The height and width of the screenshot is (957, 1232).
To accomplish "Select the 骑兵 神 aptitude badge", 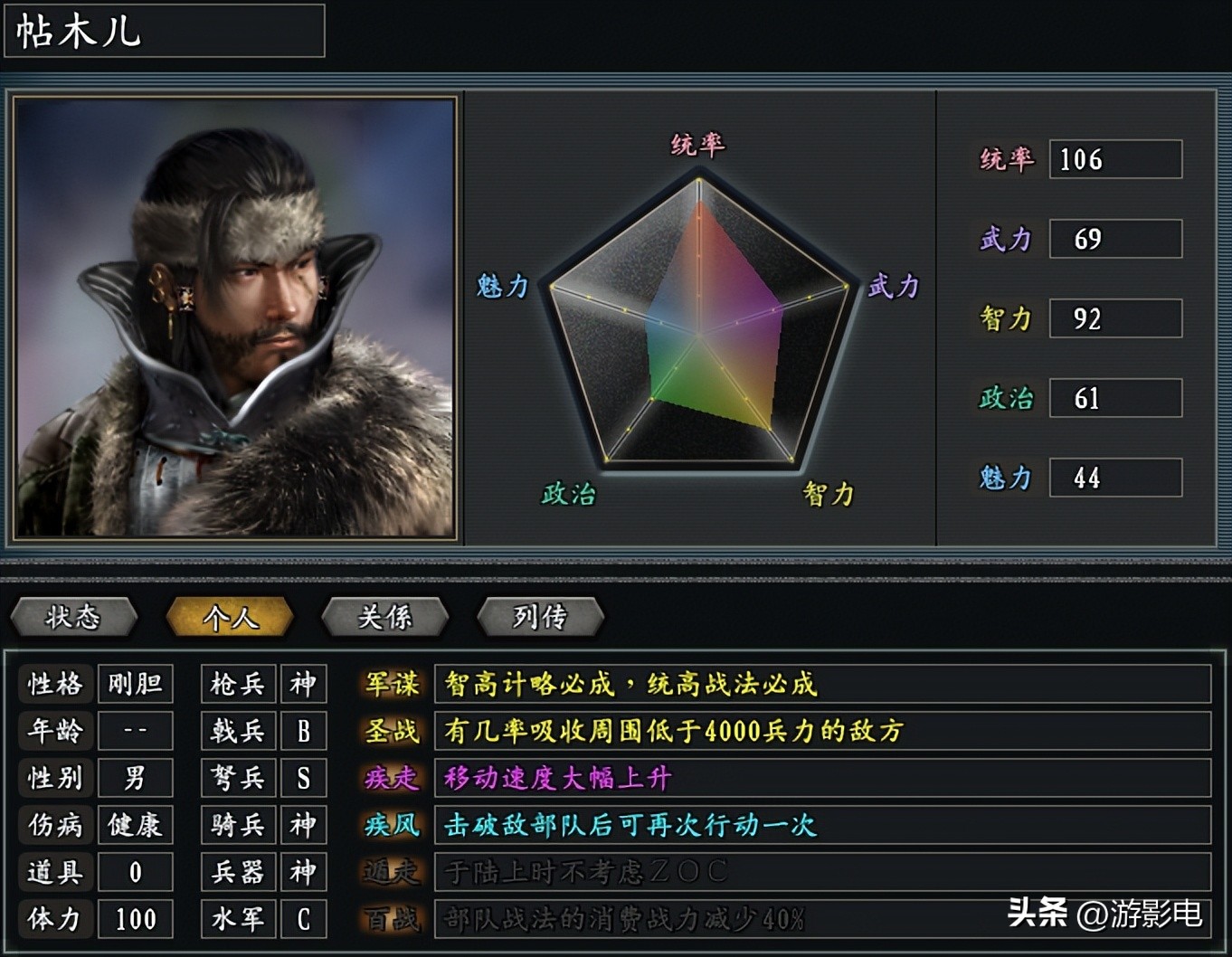I will pos(304,825).
